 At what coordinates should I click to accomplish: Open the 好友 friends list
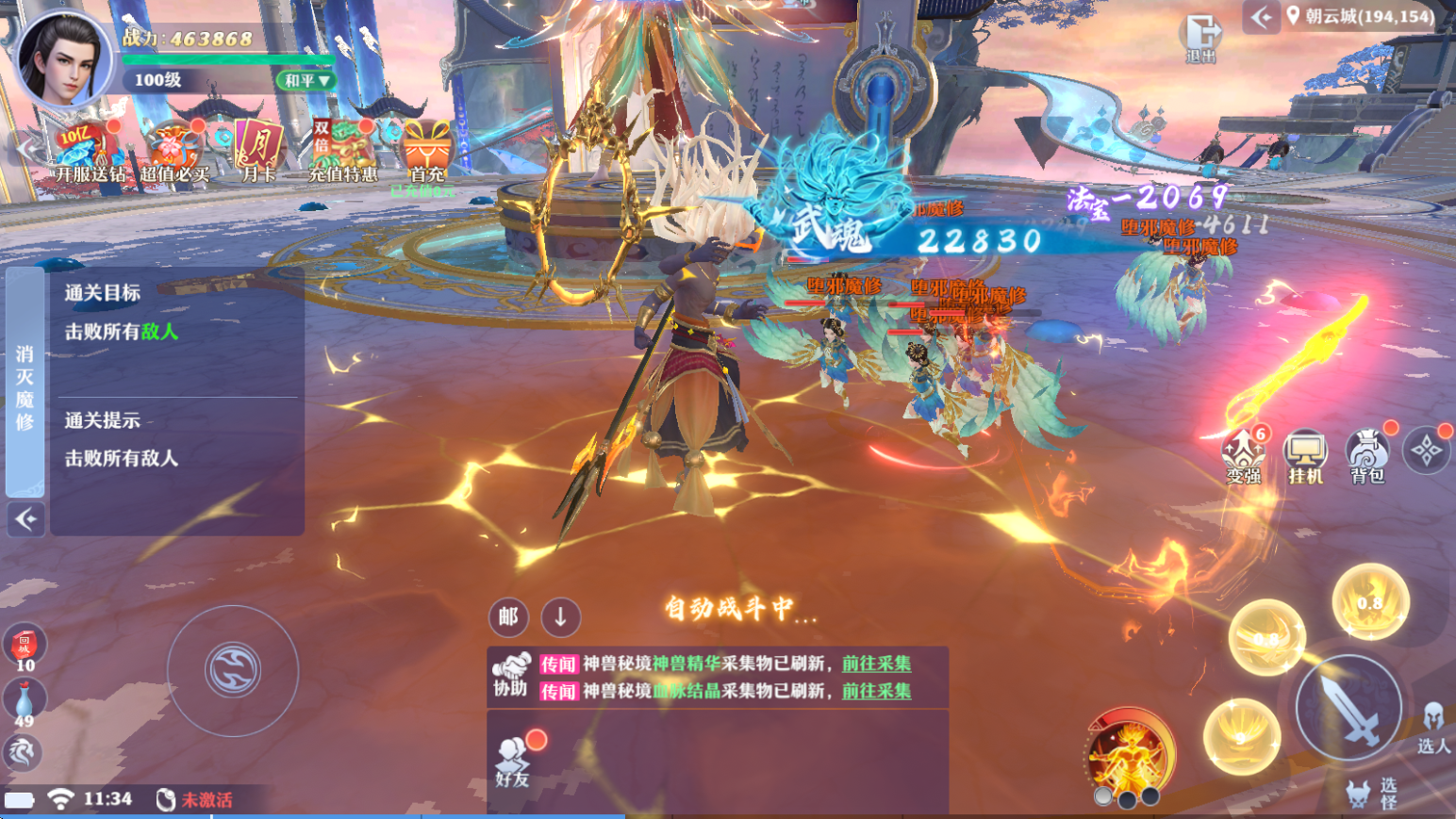click(512, 762)
